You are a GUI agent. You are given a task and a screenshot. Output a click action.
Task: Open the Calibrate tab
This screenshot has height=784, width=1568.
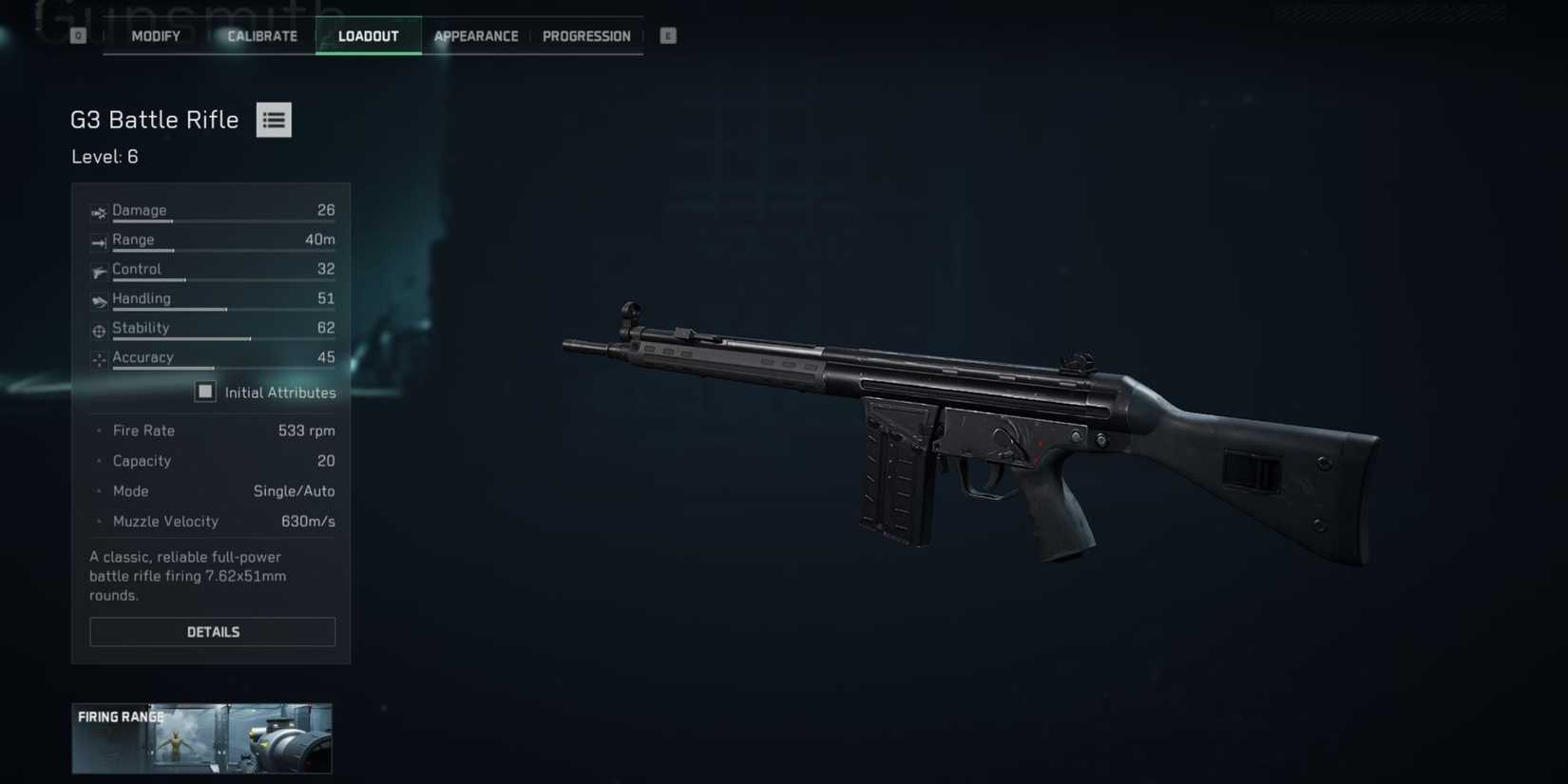point(262,35)
